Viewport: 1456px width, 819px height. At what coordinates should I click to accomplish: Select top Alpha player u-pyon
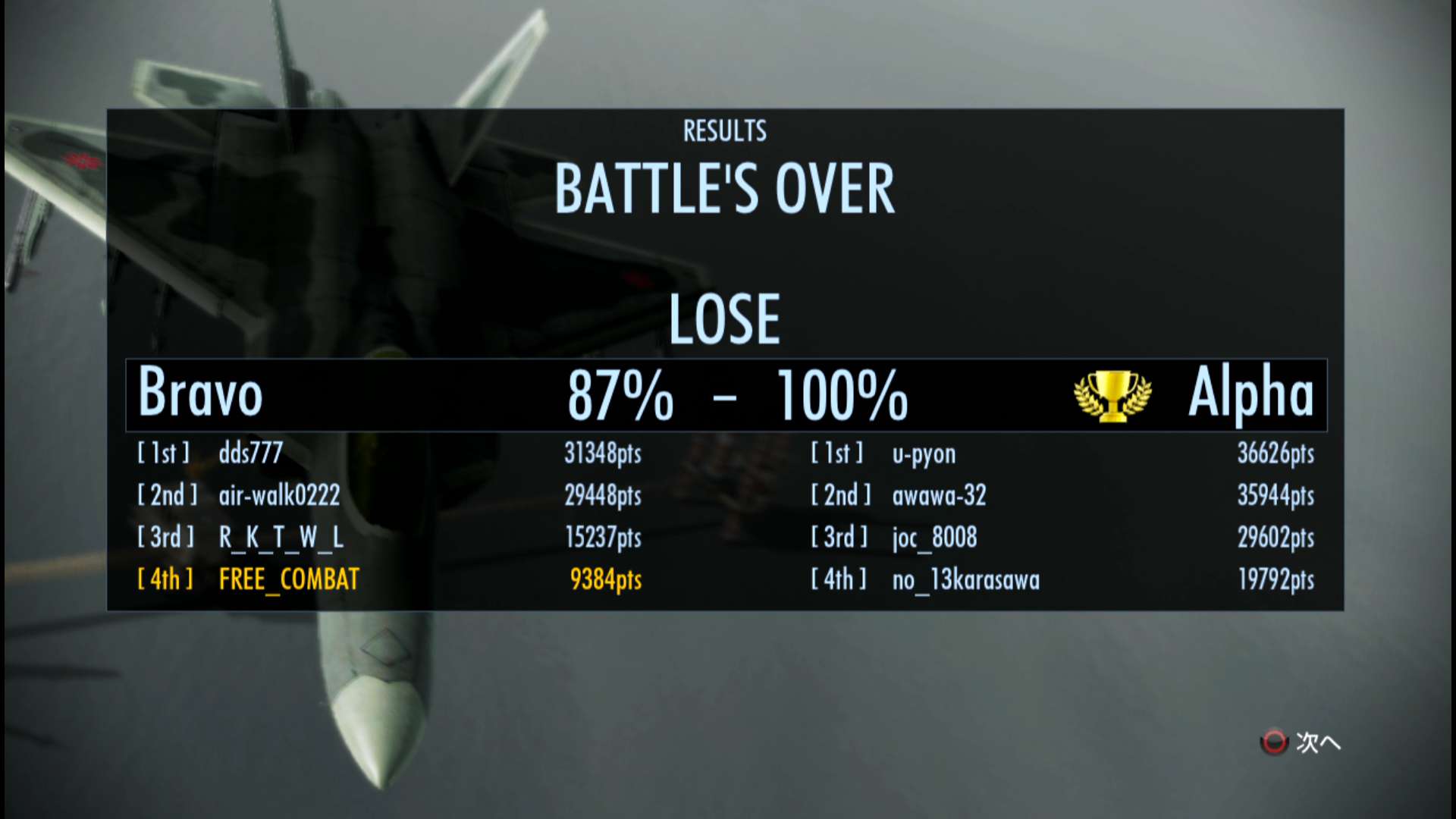[924, 454]
